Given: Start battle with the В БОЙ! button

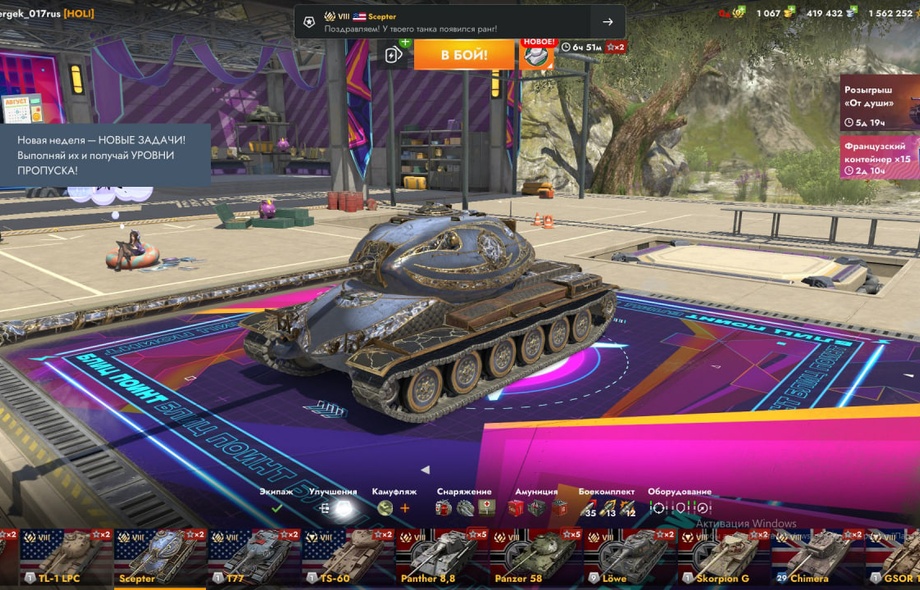Looking at the screenshot, I should click(464, 54).
